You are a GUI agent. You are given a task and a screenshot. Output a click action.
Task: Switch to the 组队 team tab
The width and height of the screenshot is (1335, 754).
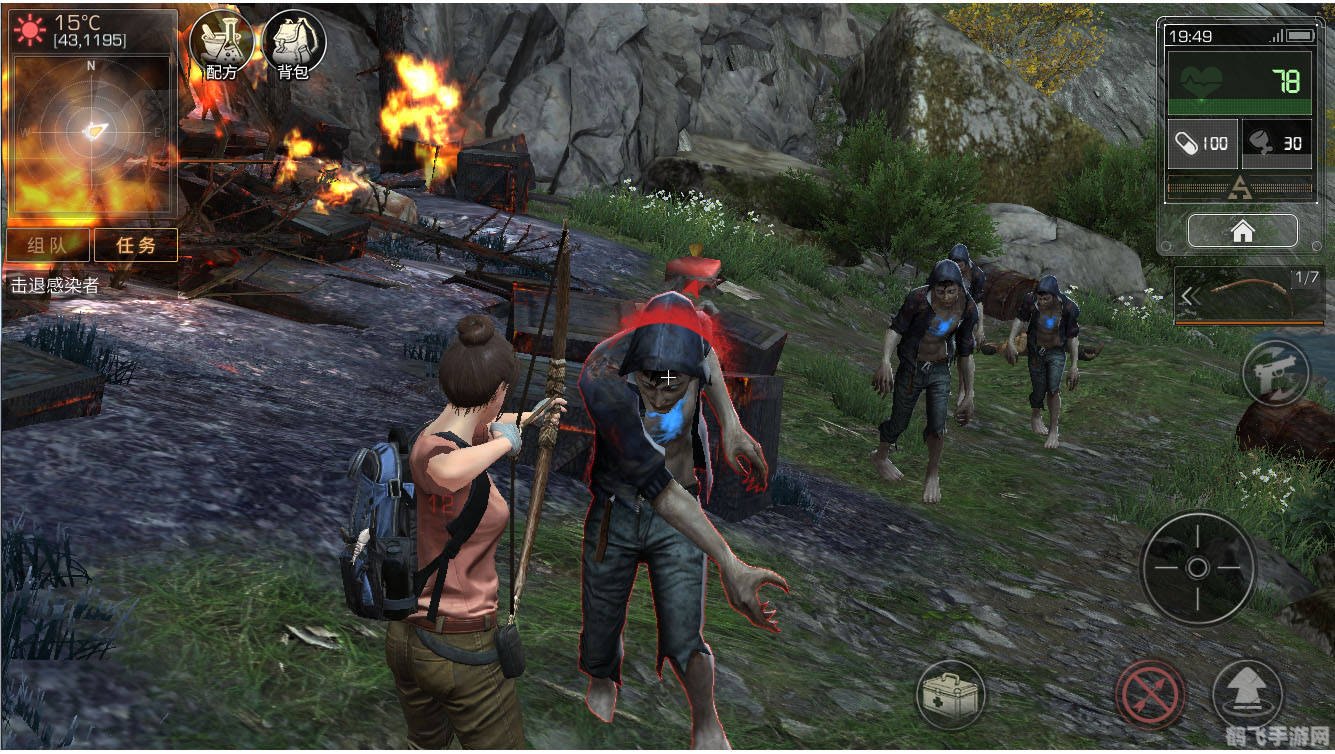(48, 245)
